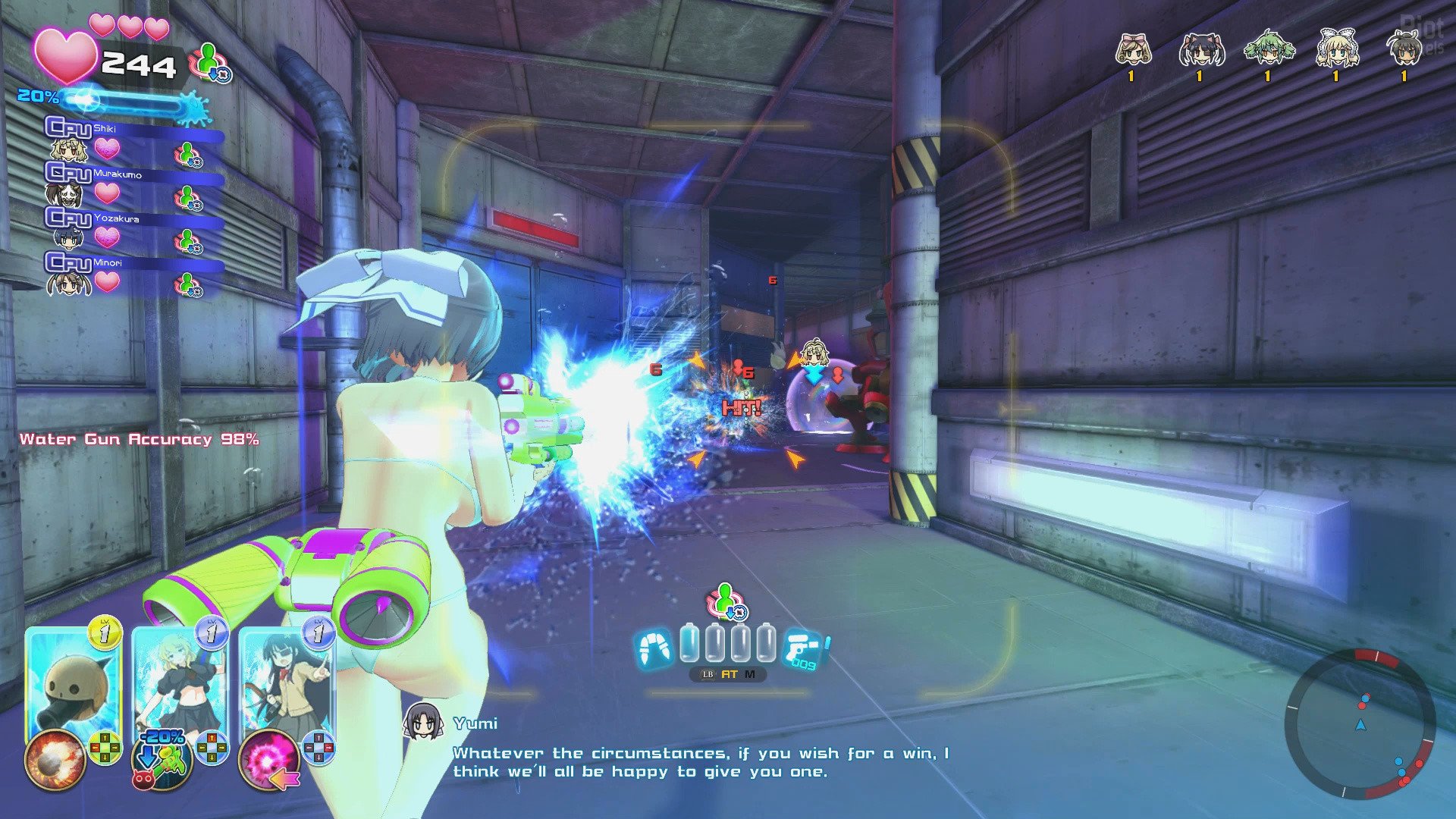Screen dimensions: 1456x819
Task: Click Yumi's dialogue portrait
Action: (x=422, y=721)
